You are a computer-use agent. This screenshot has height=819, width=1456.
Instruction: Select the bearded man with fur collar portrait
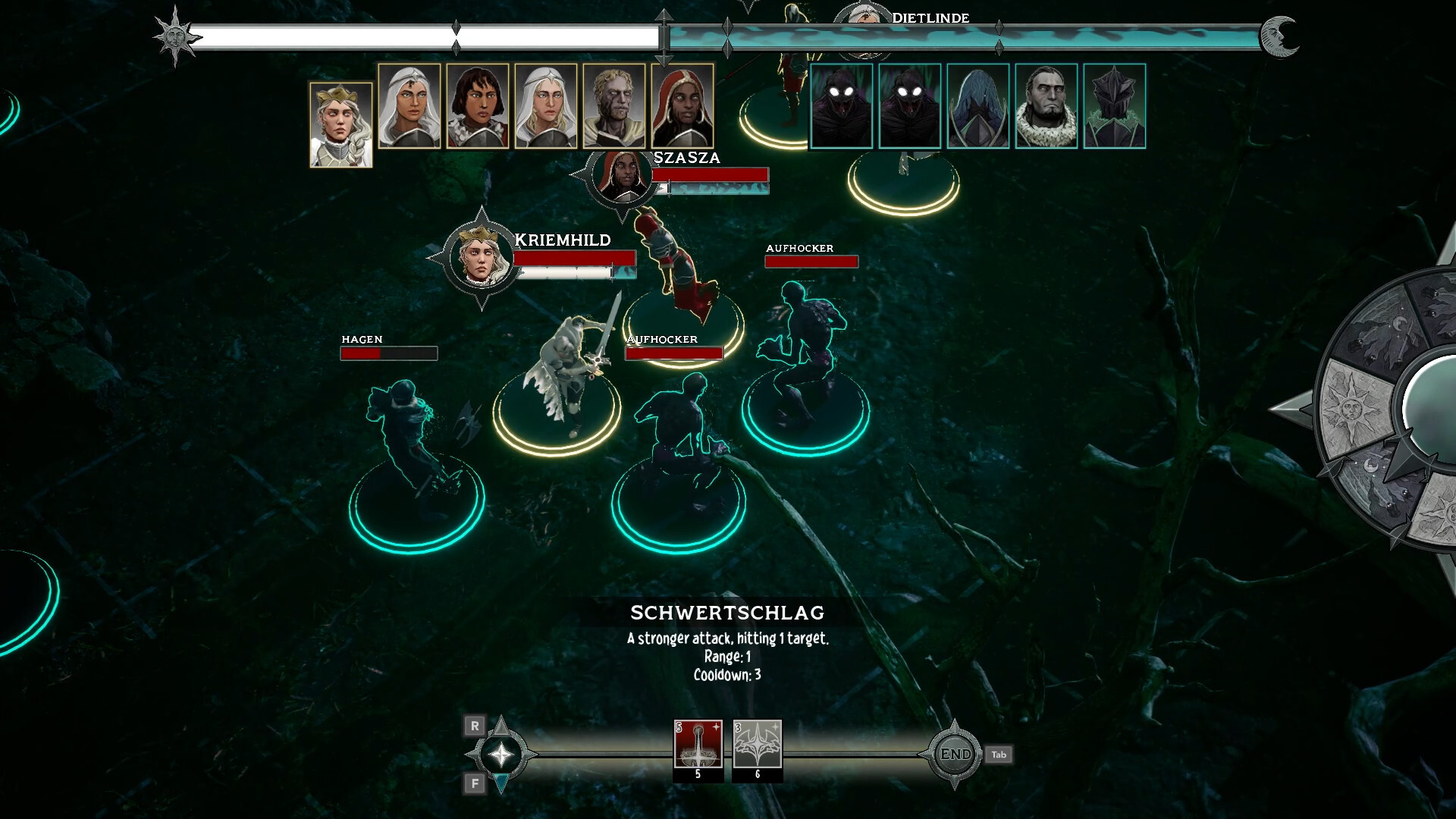pyautogui.click(x=1046, y=106)
